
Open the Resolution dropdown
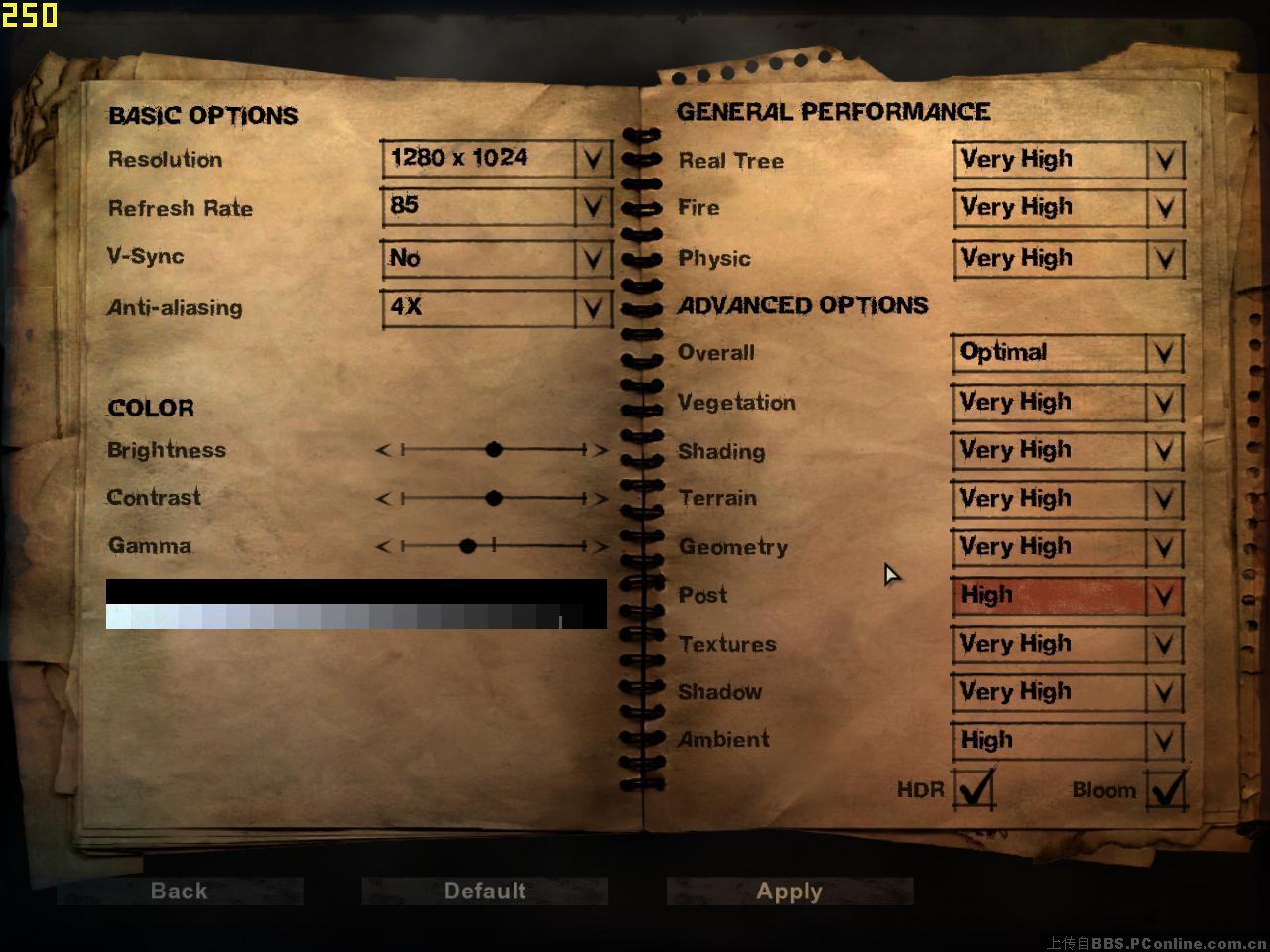[x=495, y=159]
